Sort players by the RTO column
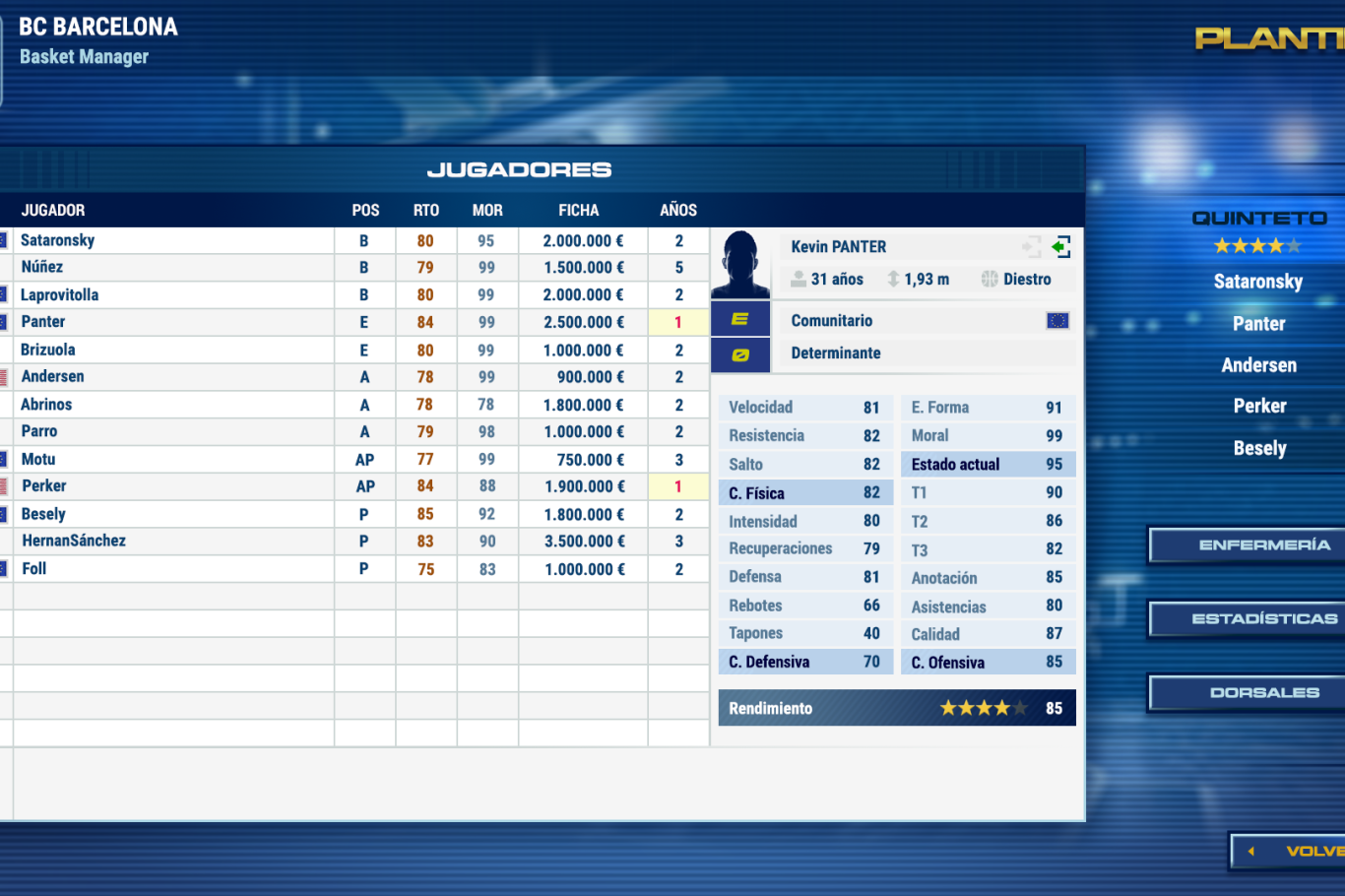Image resolution: width=1345 pixels, height=896 pixels. (426, 210)
